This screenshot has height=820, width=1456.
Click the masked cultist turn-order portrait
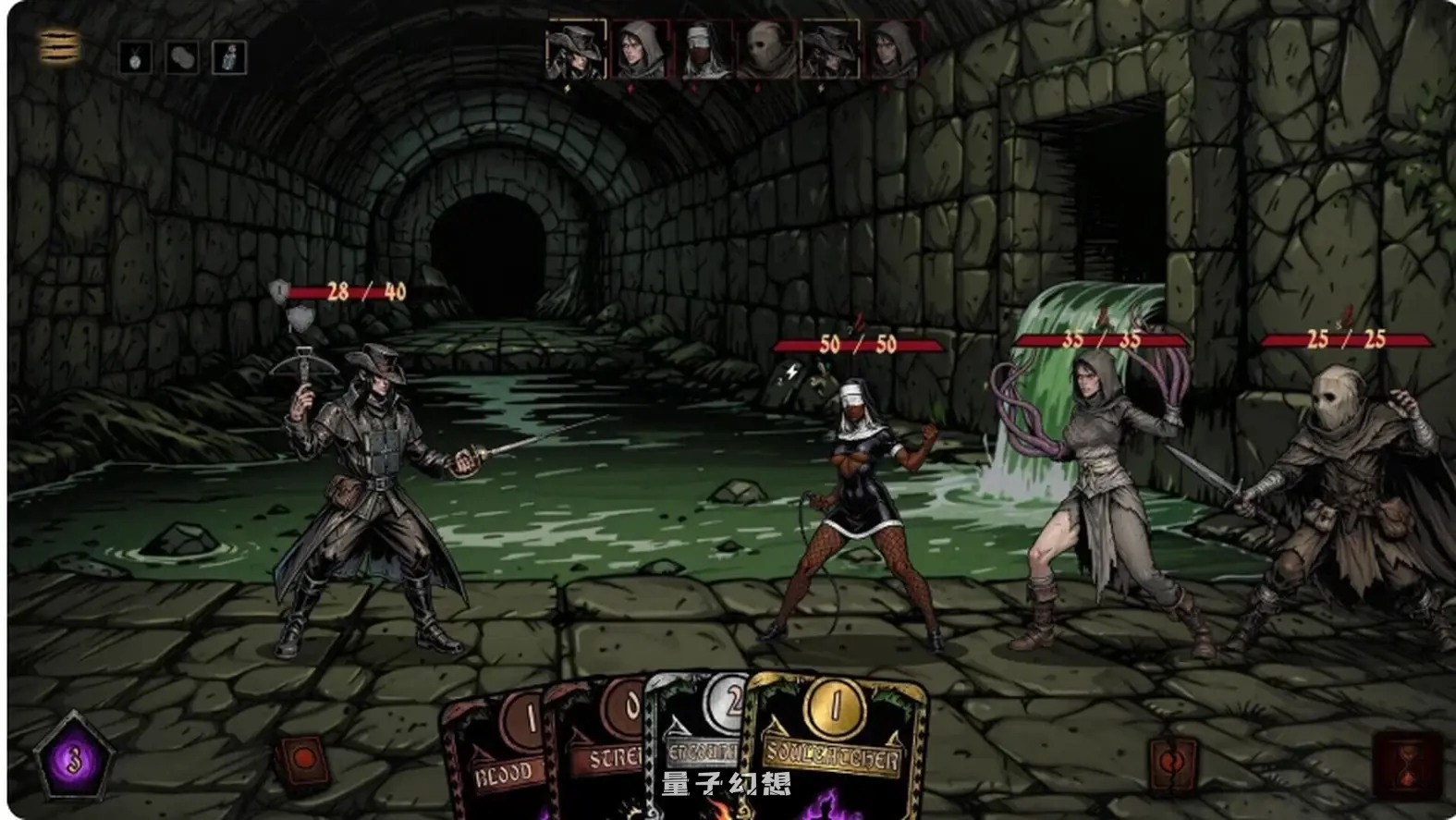click(767, 50)
